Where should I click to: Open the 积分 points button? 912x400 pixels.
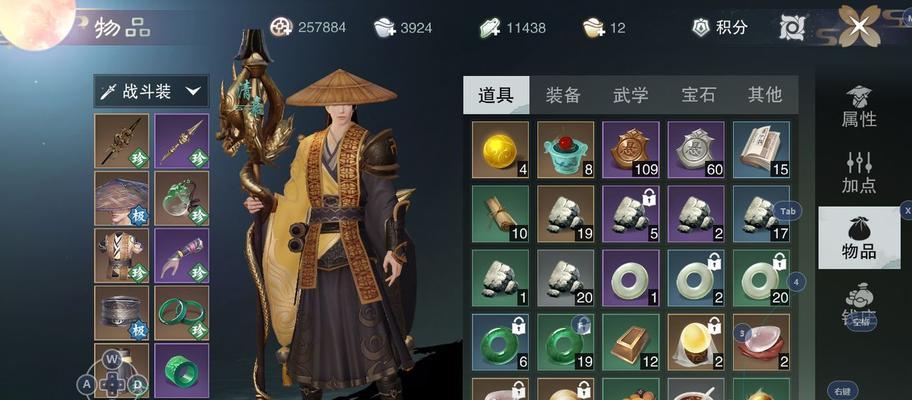click(x=721, y=28)
